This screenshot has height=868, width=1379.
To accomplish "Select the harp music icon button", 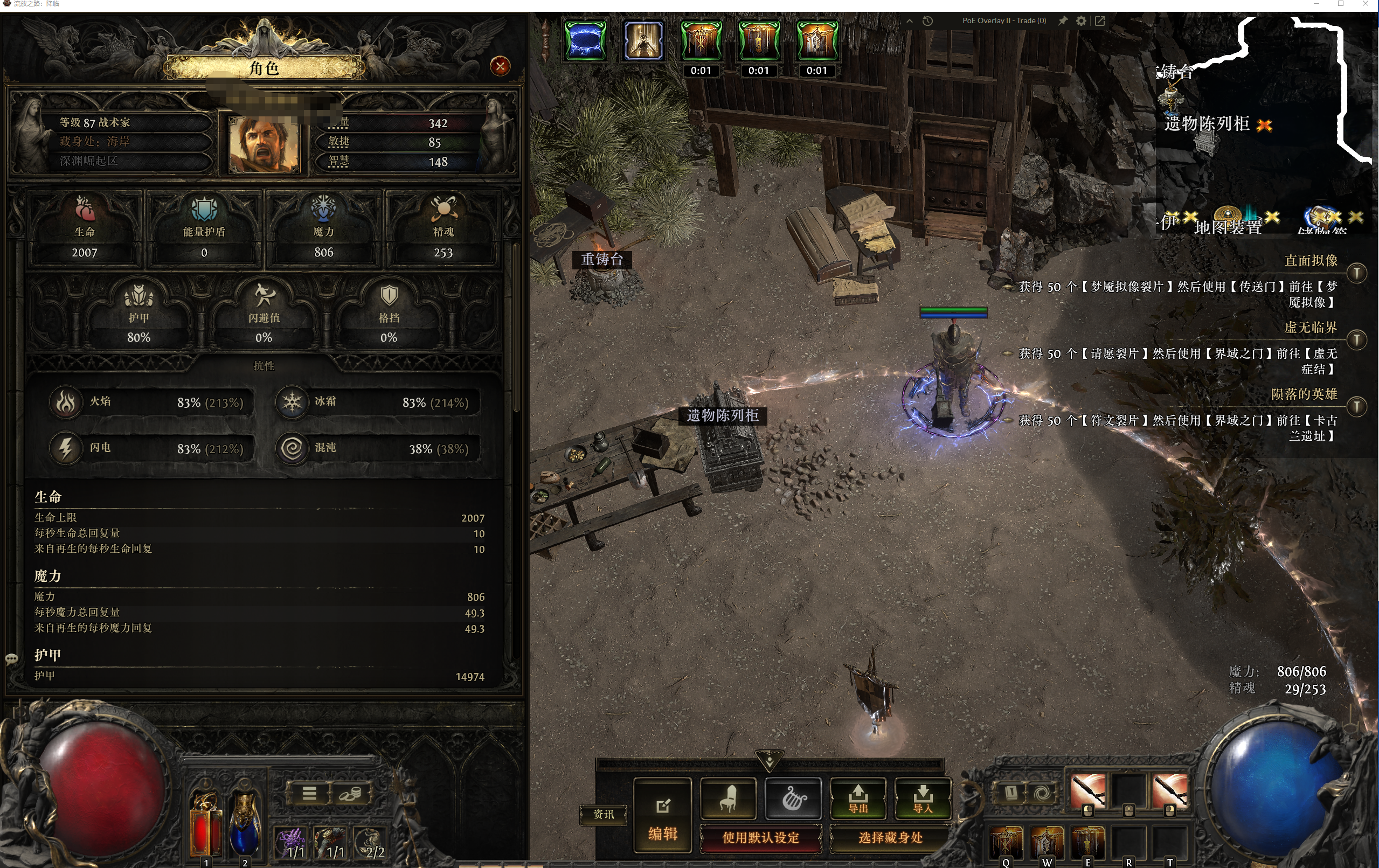I will (x=793, y=797).
